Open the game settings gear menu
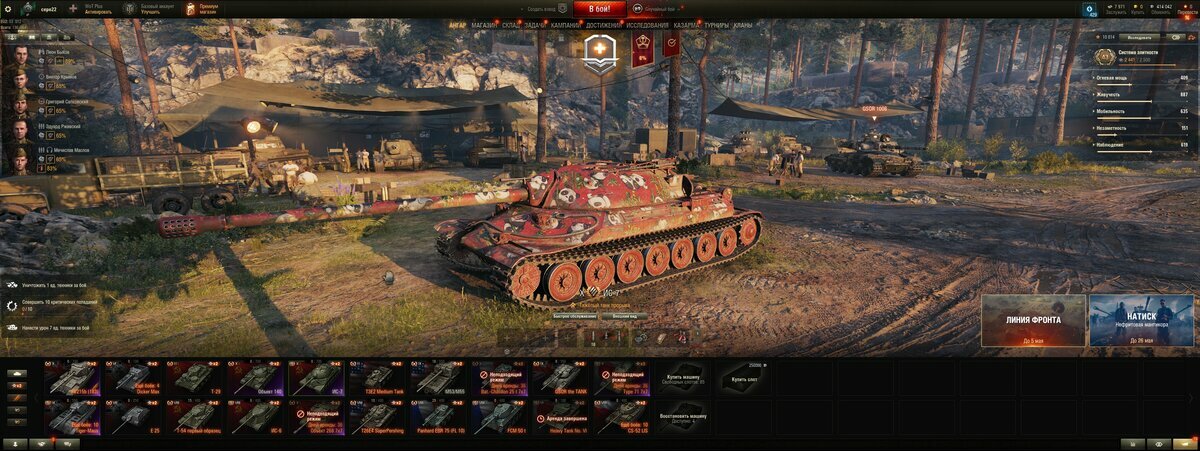1200x451 pixels. (x=8, y=9)
